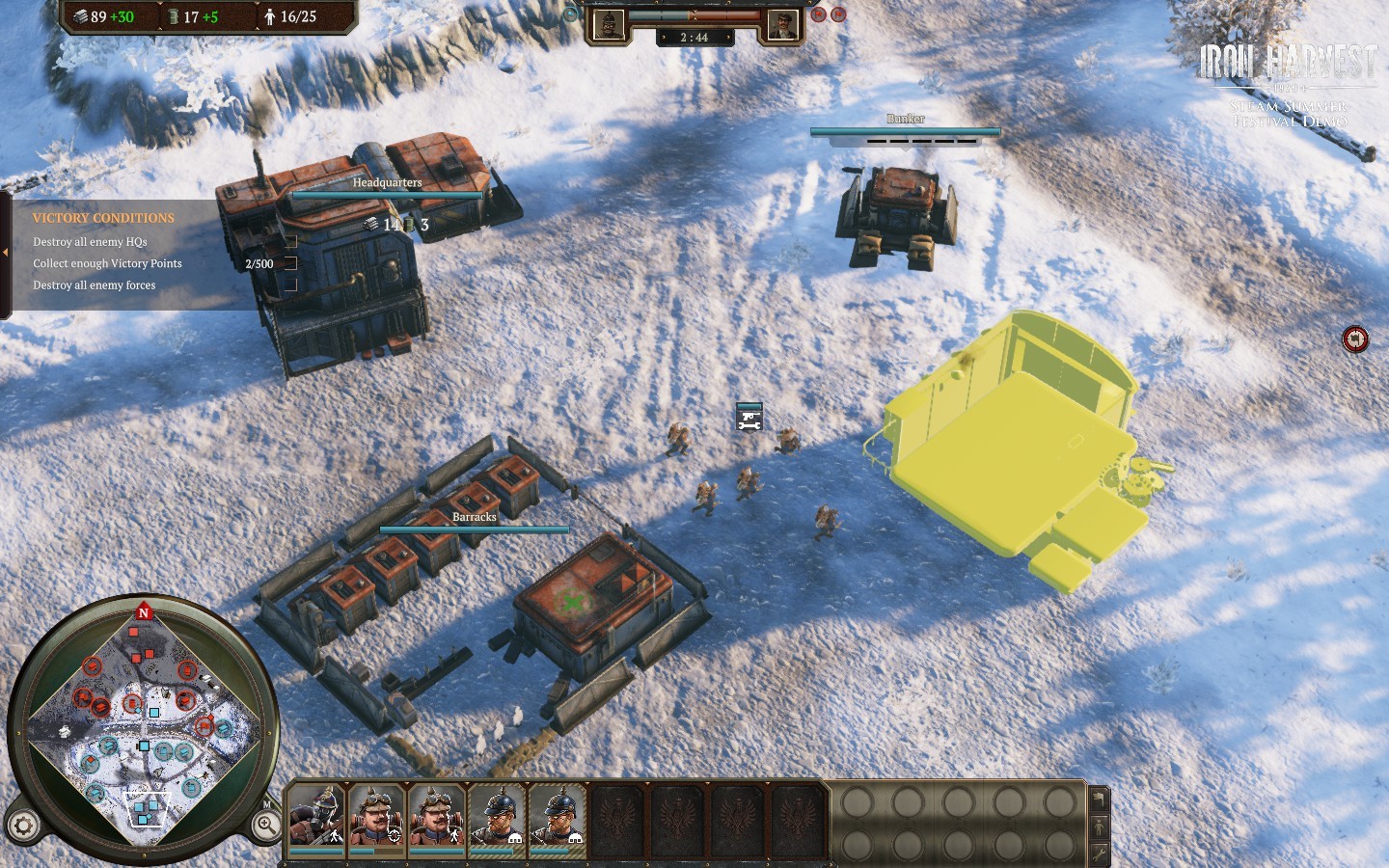Select the engineer portrait with crosshair status
1389x868 pixels.
click(376, 816)
